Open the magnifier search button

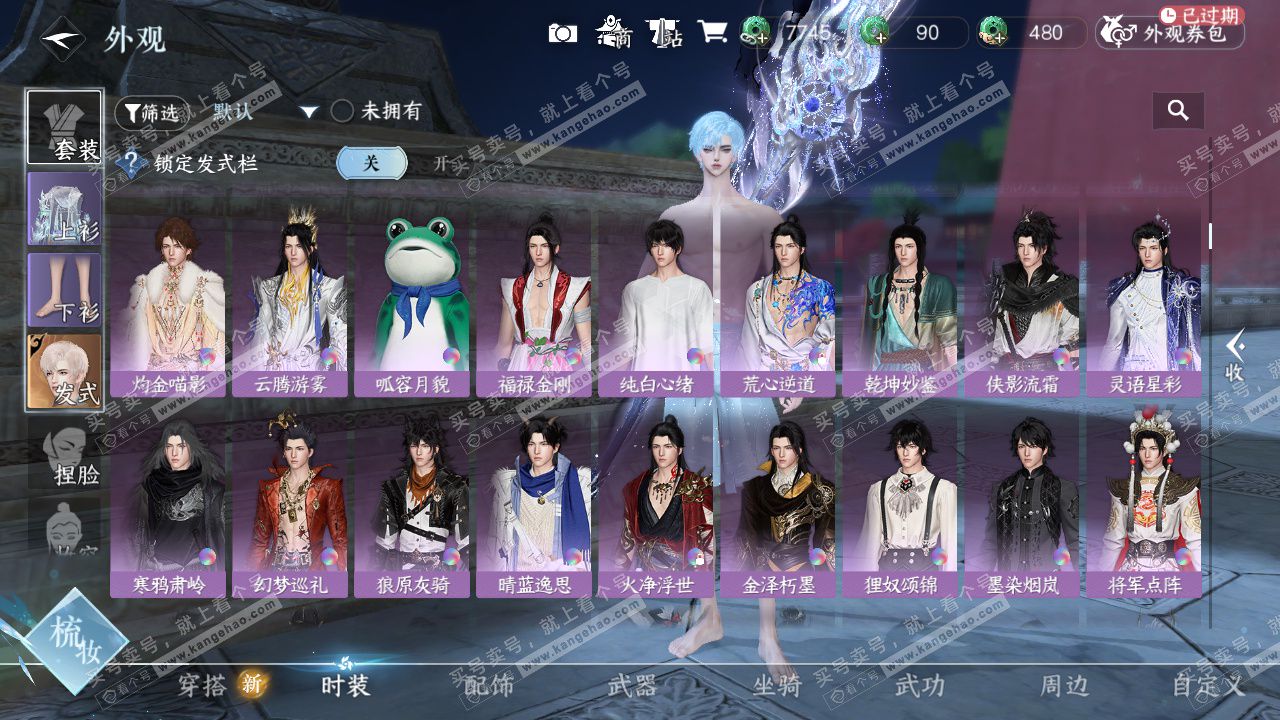(x=1178, y=111)
